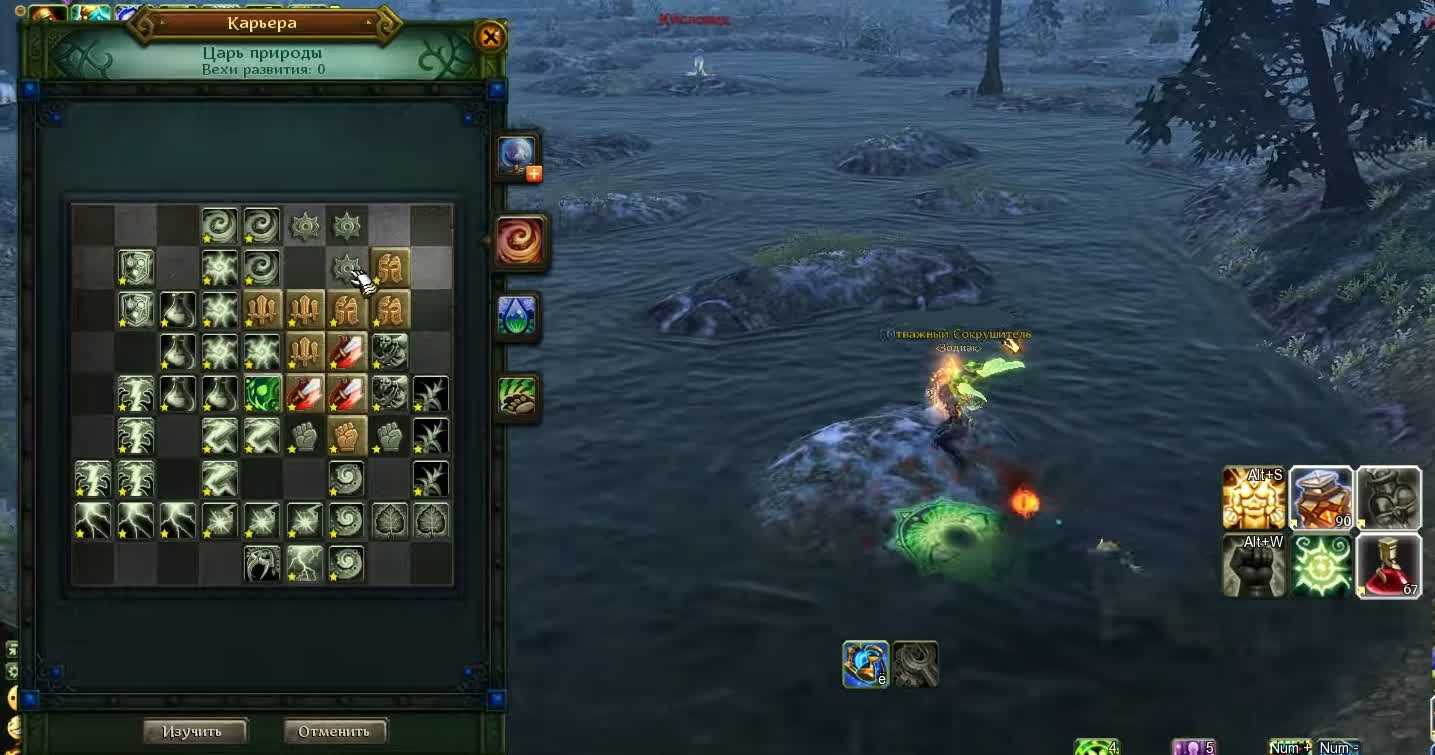Activate the green sun burst ability

tap(1321, 565)
